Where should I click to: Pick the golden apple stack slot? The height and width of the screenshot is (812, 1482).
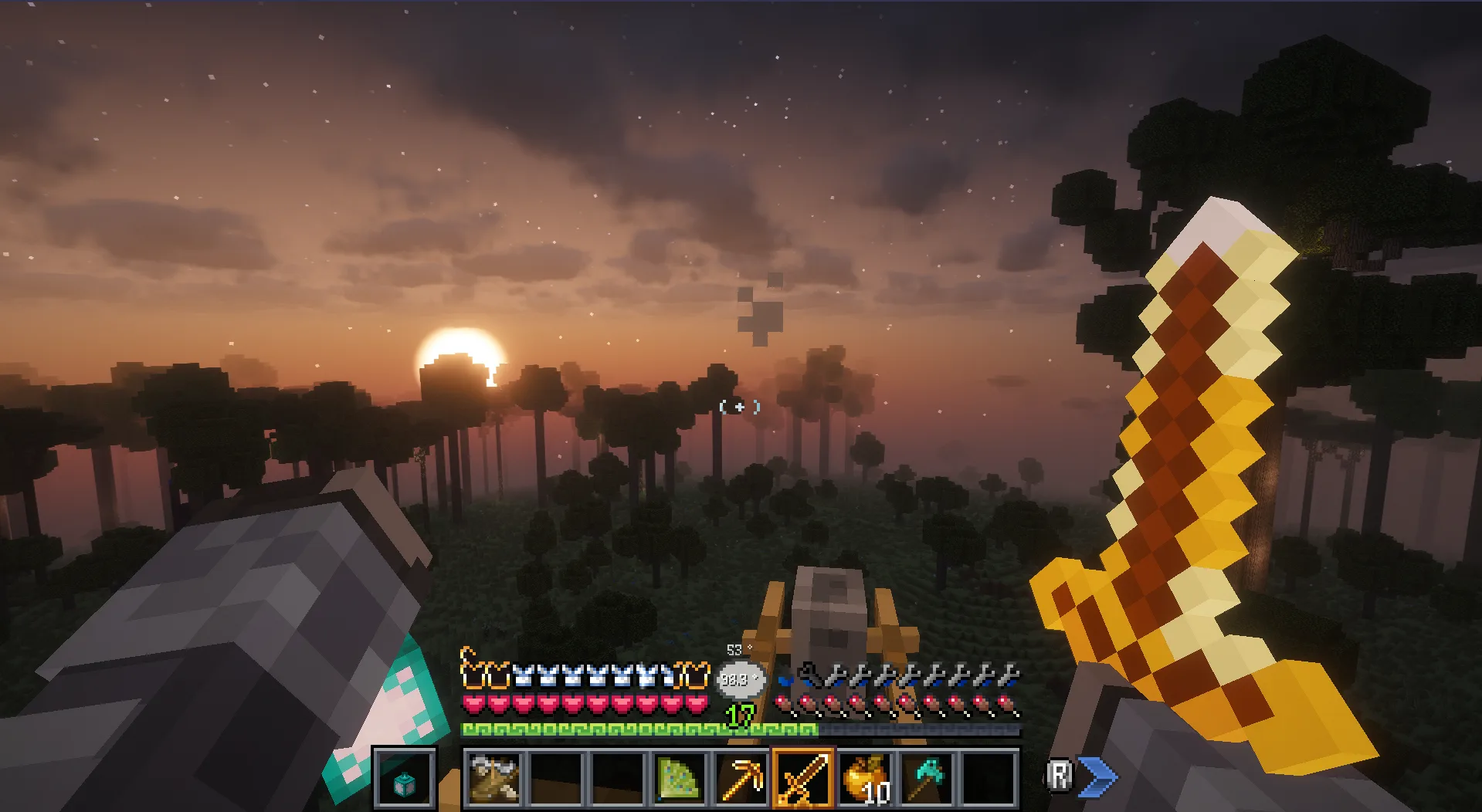(865, 778)
